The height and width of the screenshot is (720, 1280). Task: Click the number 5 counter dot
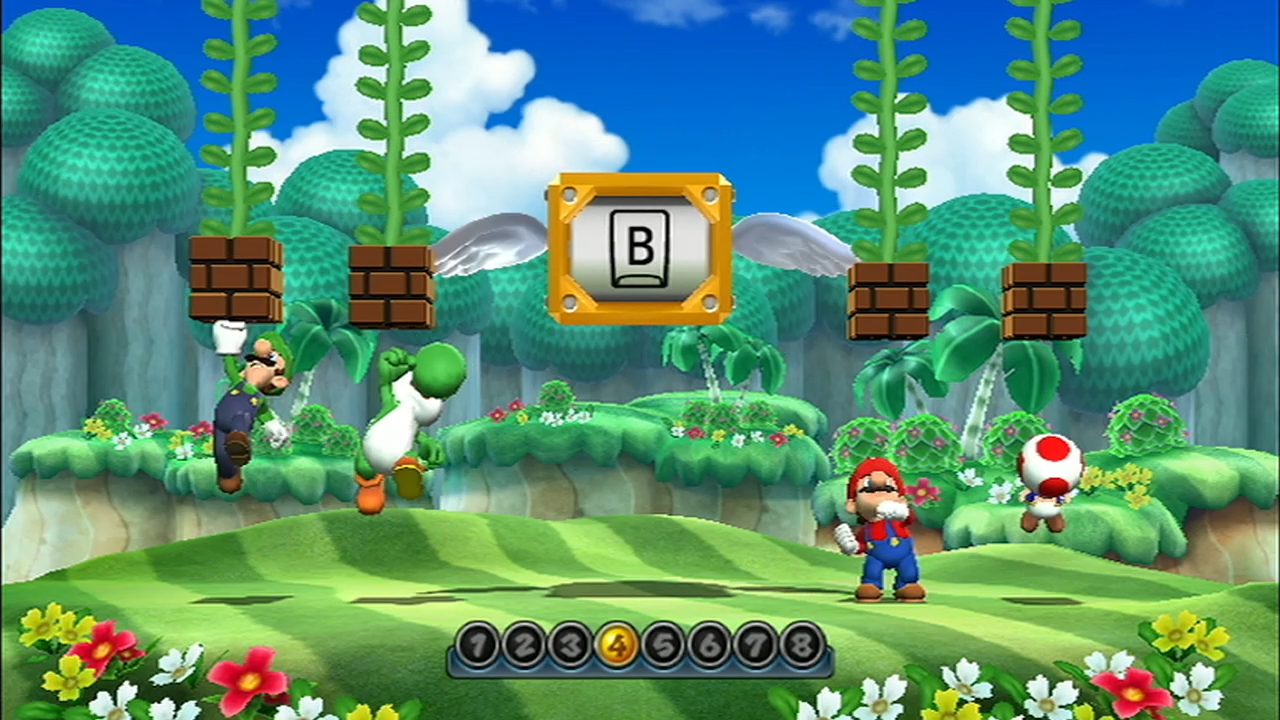[662, 645]
